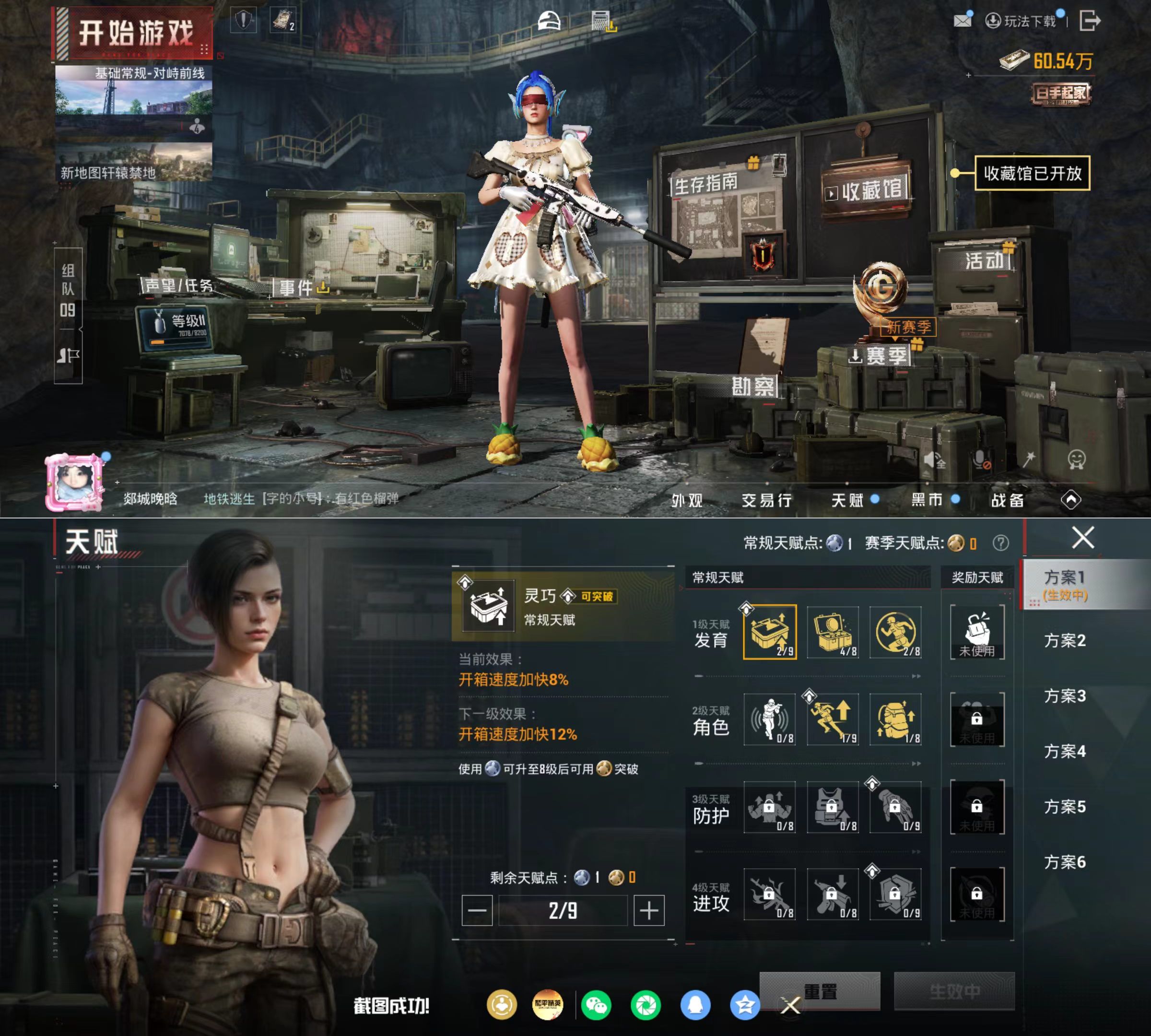Select the backpack 1/8 talent icon

pos(895,719)
